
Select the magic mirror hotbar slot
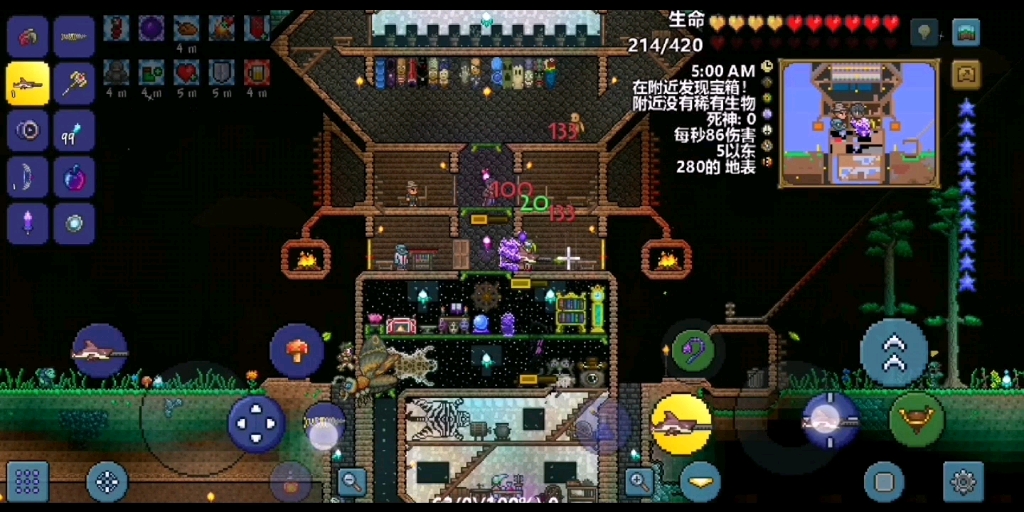[x=74, y=224]
